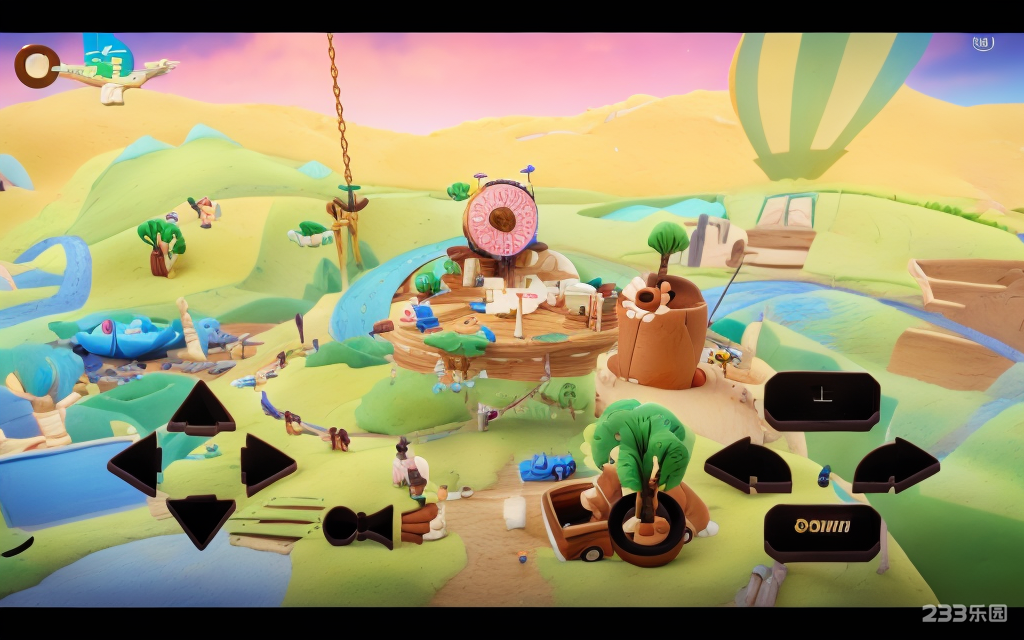The image size is (1024, 640).
Task: Tap the left D-pad up arrow
Action: pyautogui.click(x=201, y=410)
